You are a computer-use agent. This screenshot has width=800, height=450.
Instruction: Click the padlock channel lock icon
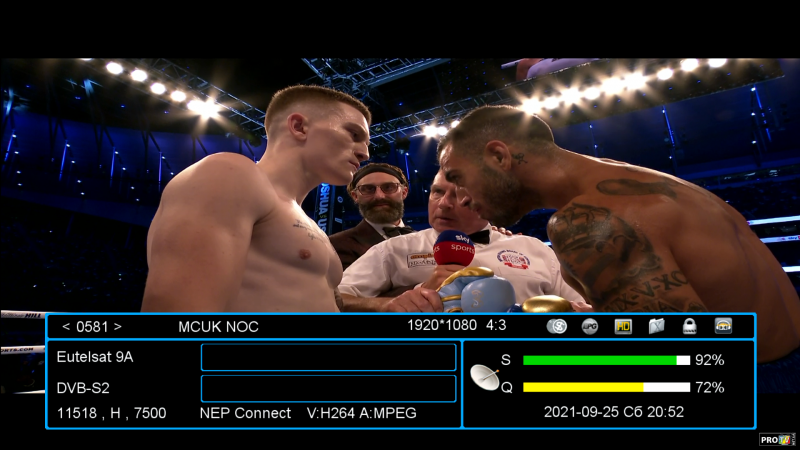(x=689, y=326)
